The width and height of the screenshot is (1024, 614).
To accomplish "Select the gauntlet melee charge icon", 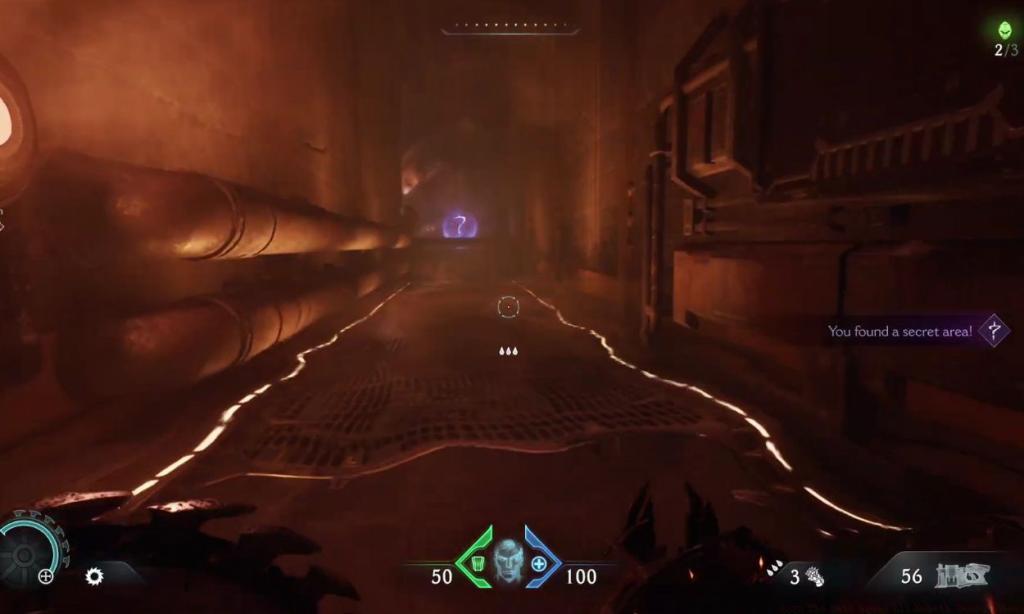I will [x=815, y=576].
